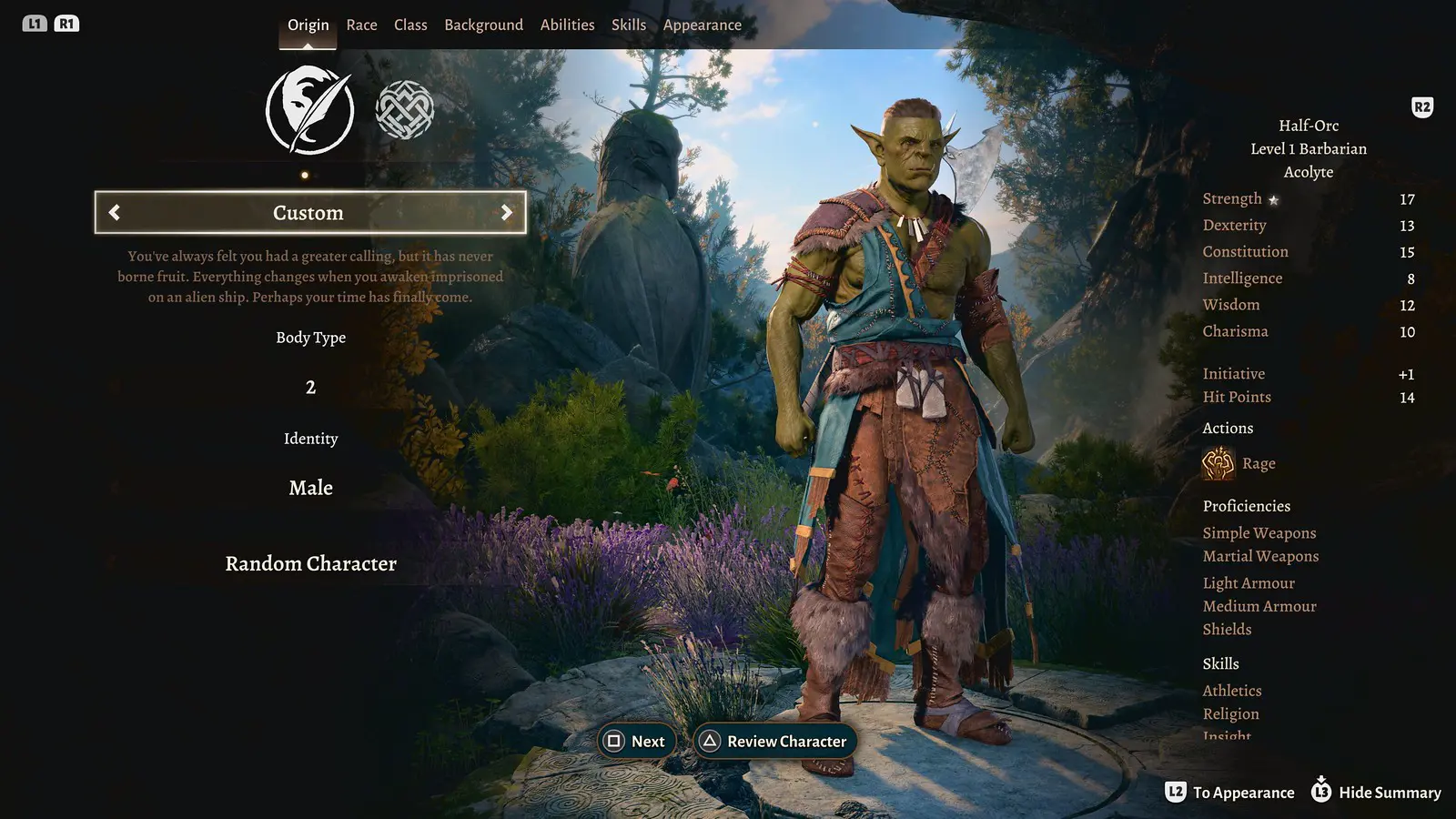Viewport: 1456px width, 819px height.
Task: Click the left arrow on the Custom selector
Action: [x=114, y=212]
